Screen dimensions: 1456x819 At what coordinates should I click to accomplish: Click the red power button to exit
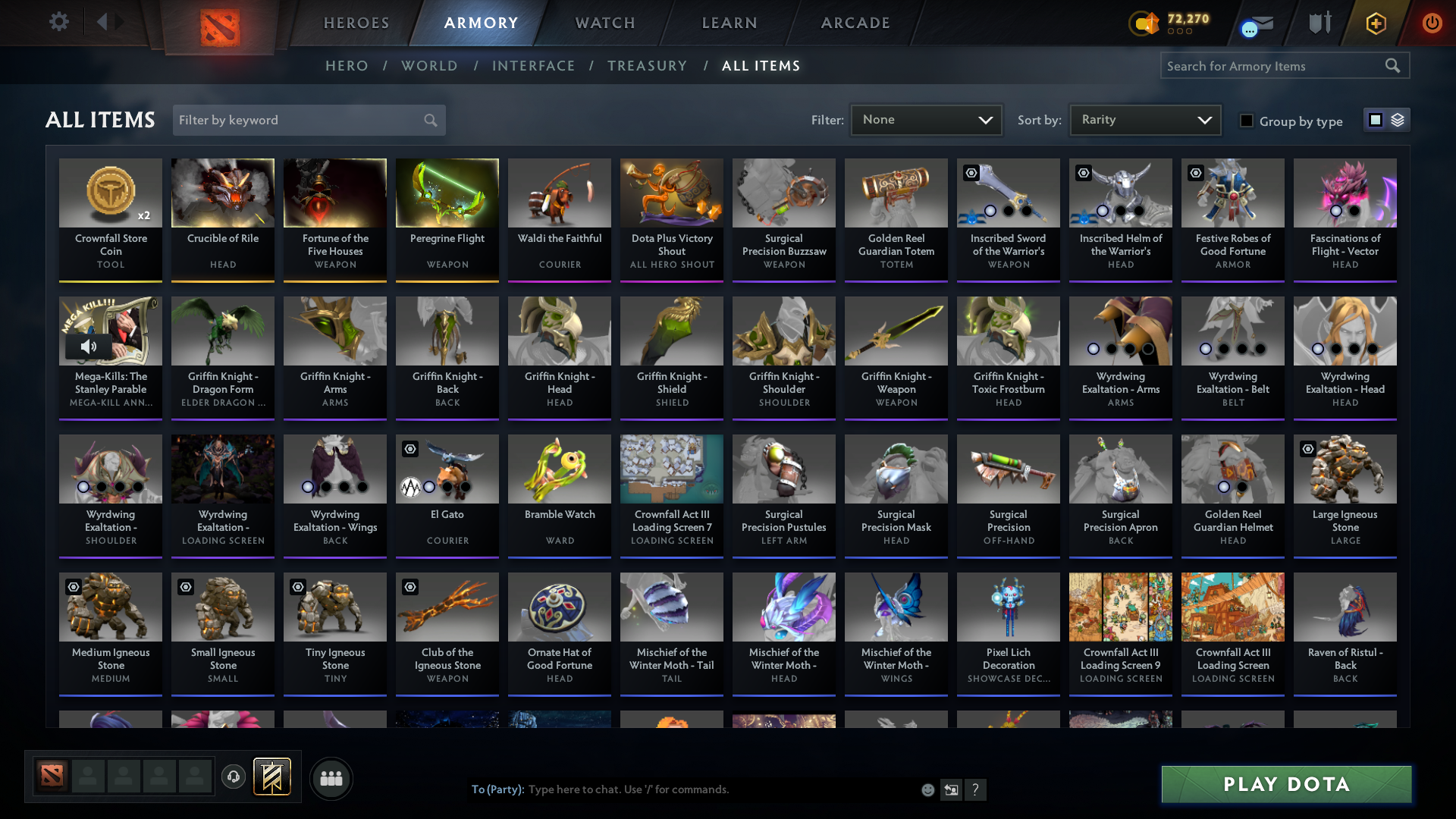point(1432,22)
